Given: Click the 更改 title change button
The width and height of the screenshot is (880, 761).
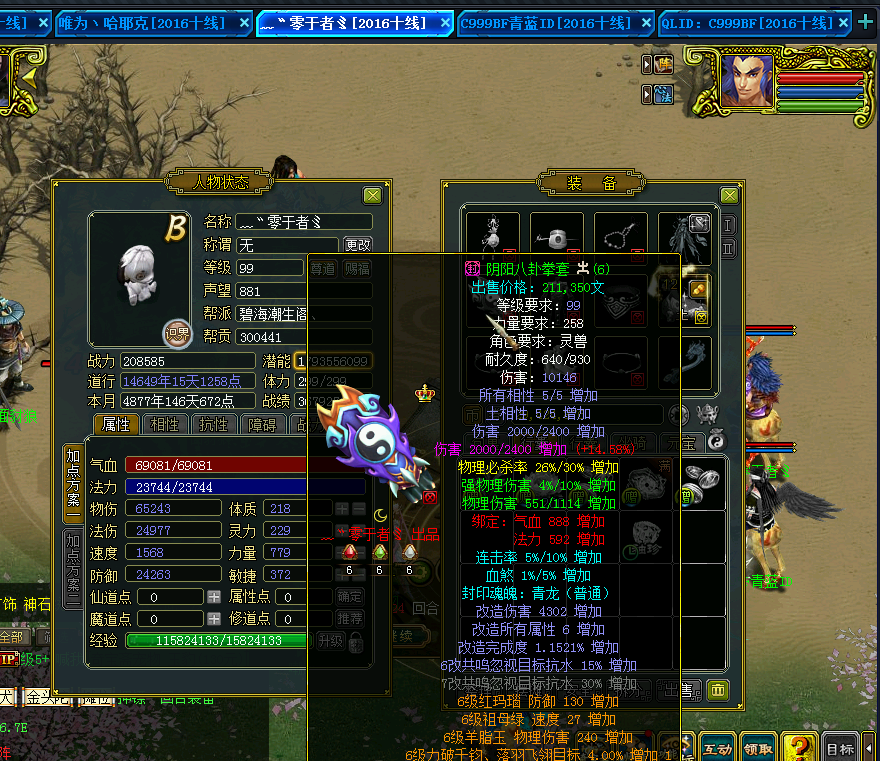Looking at the screenshot, I should [x=357, y=244].
